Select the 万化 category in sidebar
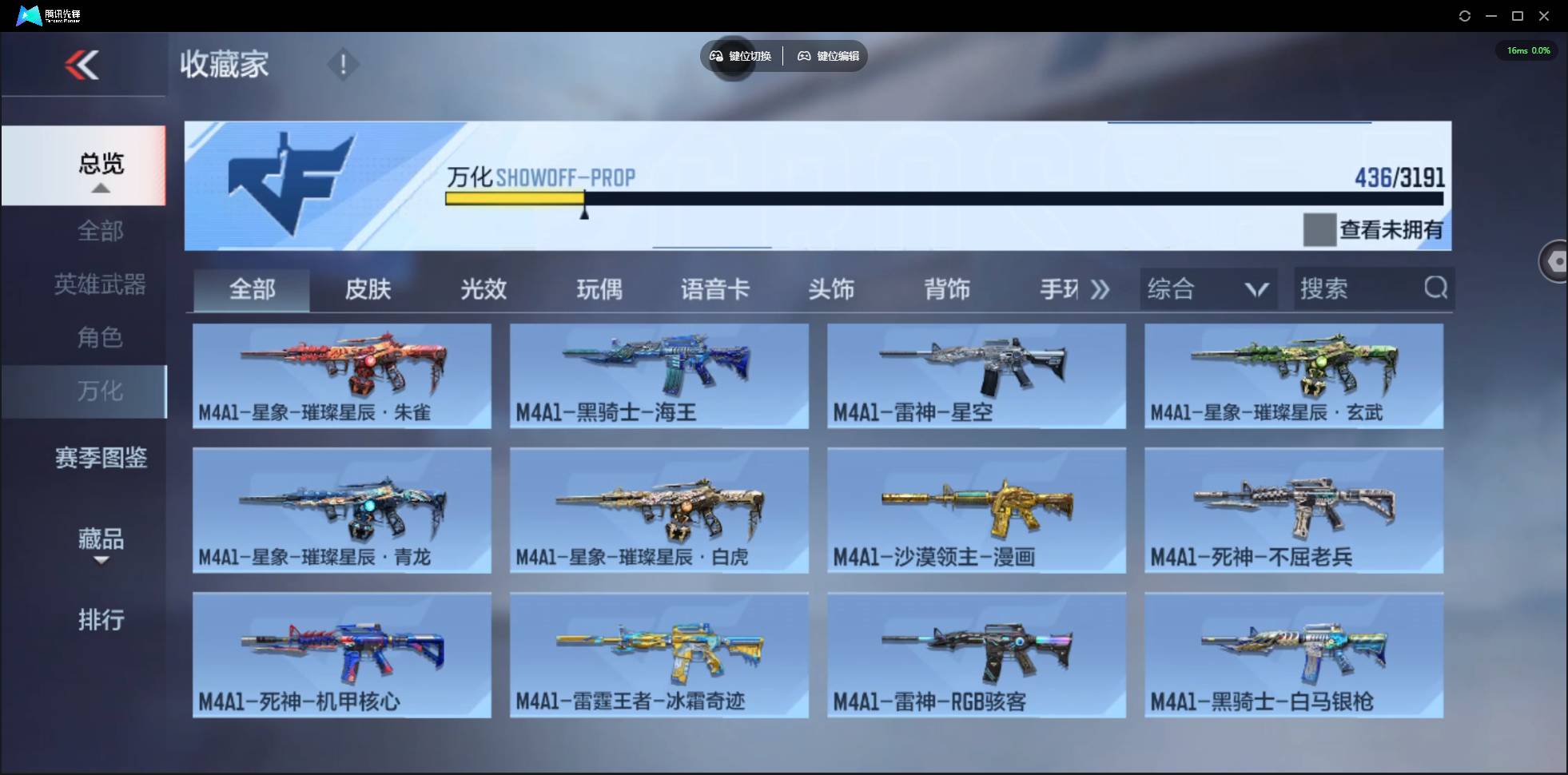The width and height of the screenshot is (1568, 775). click(x=101, y=391)
